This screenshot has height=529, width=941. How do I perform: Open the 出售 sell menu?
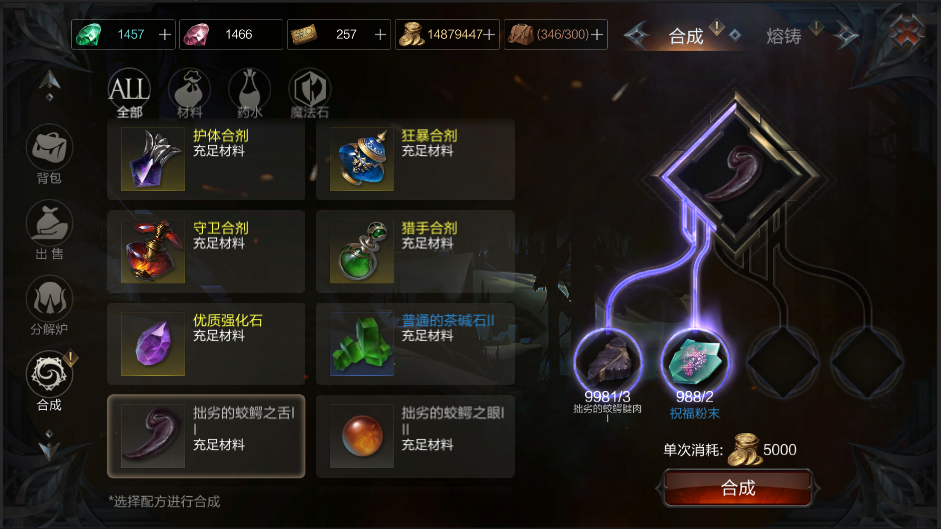[x=49, y=230]
